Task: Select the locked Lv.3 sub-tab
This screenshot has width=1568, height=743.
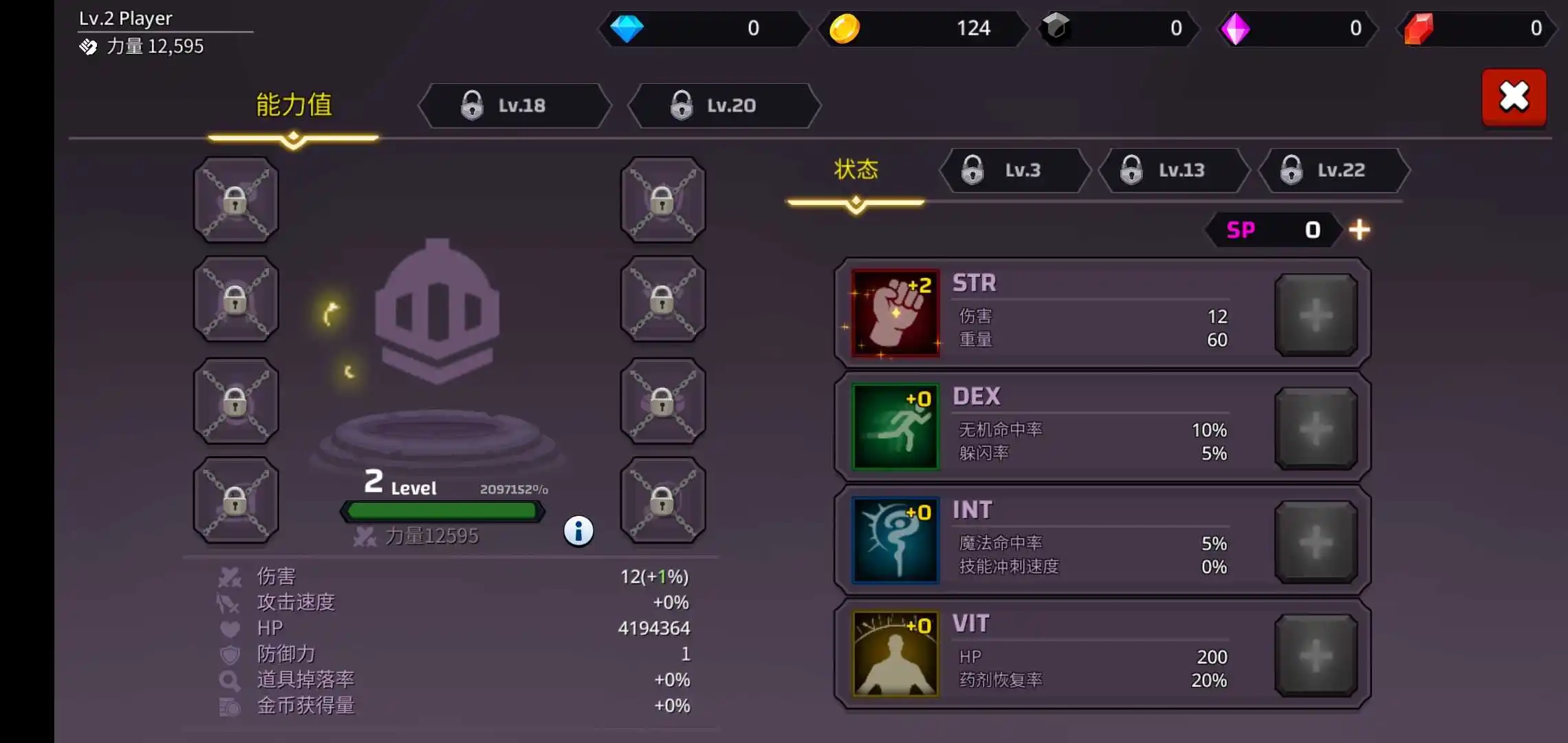Action: [x=1014, y=170]
